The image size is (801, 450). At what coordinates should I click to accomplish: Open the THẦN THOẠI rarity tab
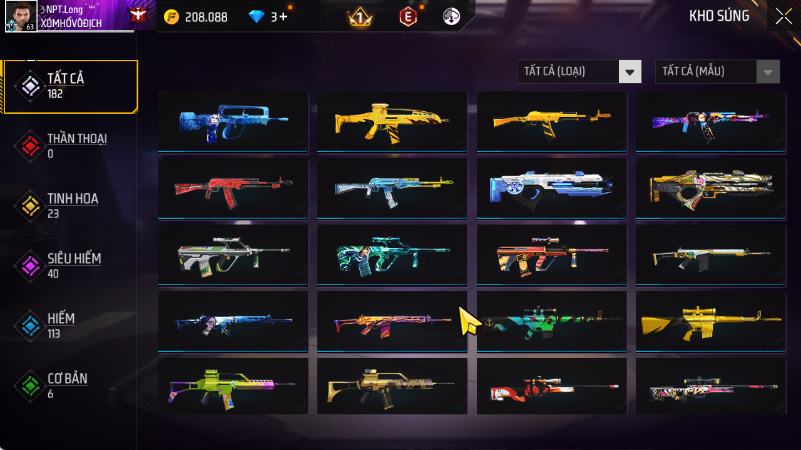point(70,145)
